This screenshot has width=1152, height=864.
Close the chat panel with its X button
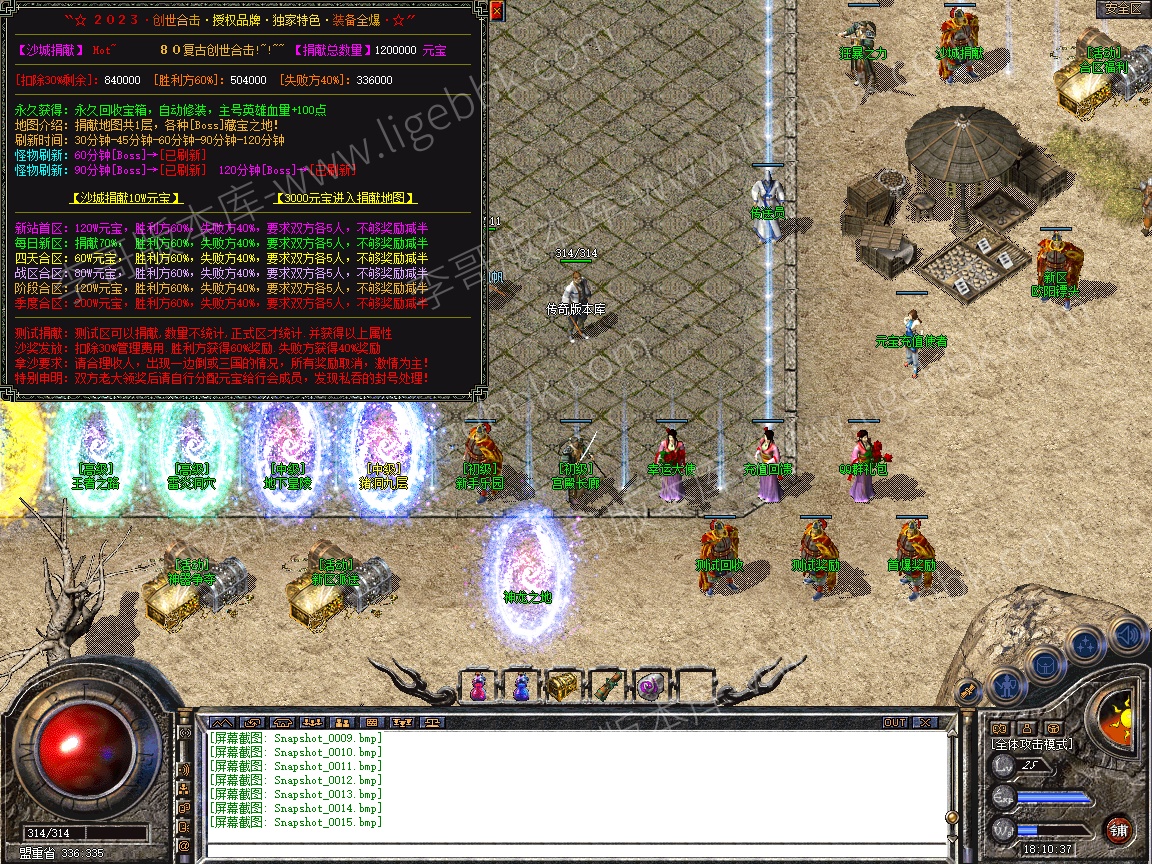(x=925, y=722)
